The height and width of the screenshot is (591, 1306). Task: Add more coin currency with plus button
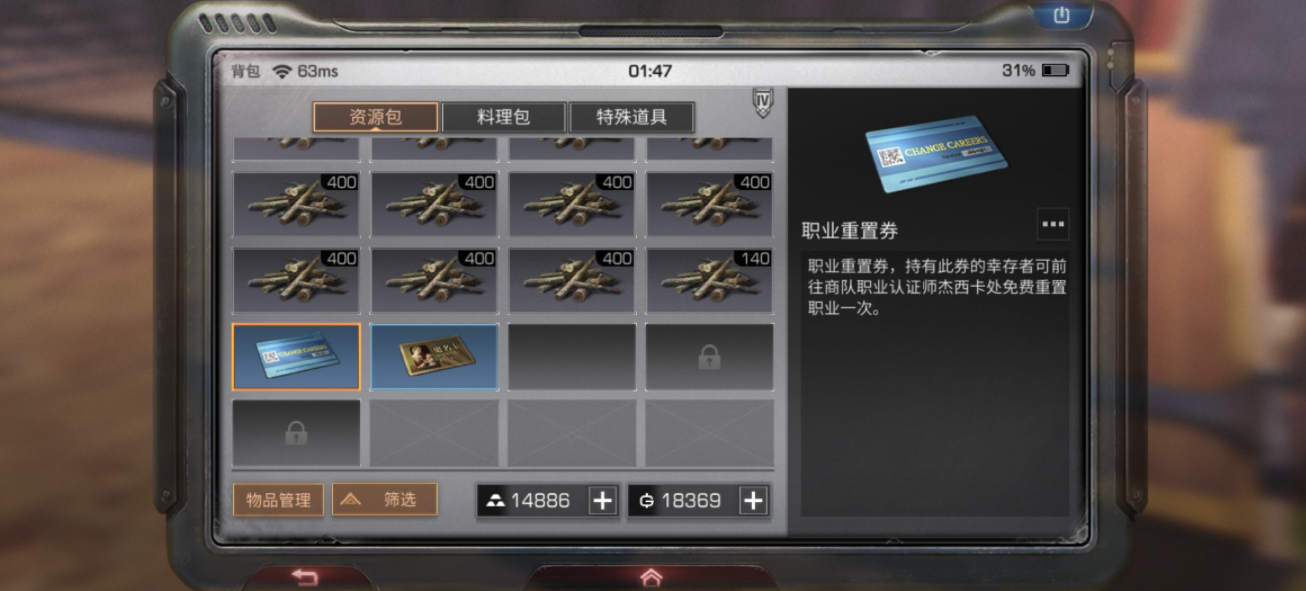pos(753,501)
